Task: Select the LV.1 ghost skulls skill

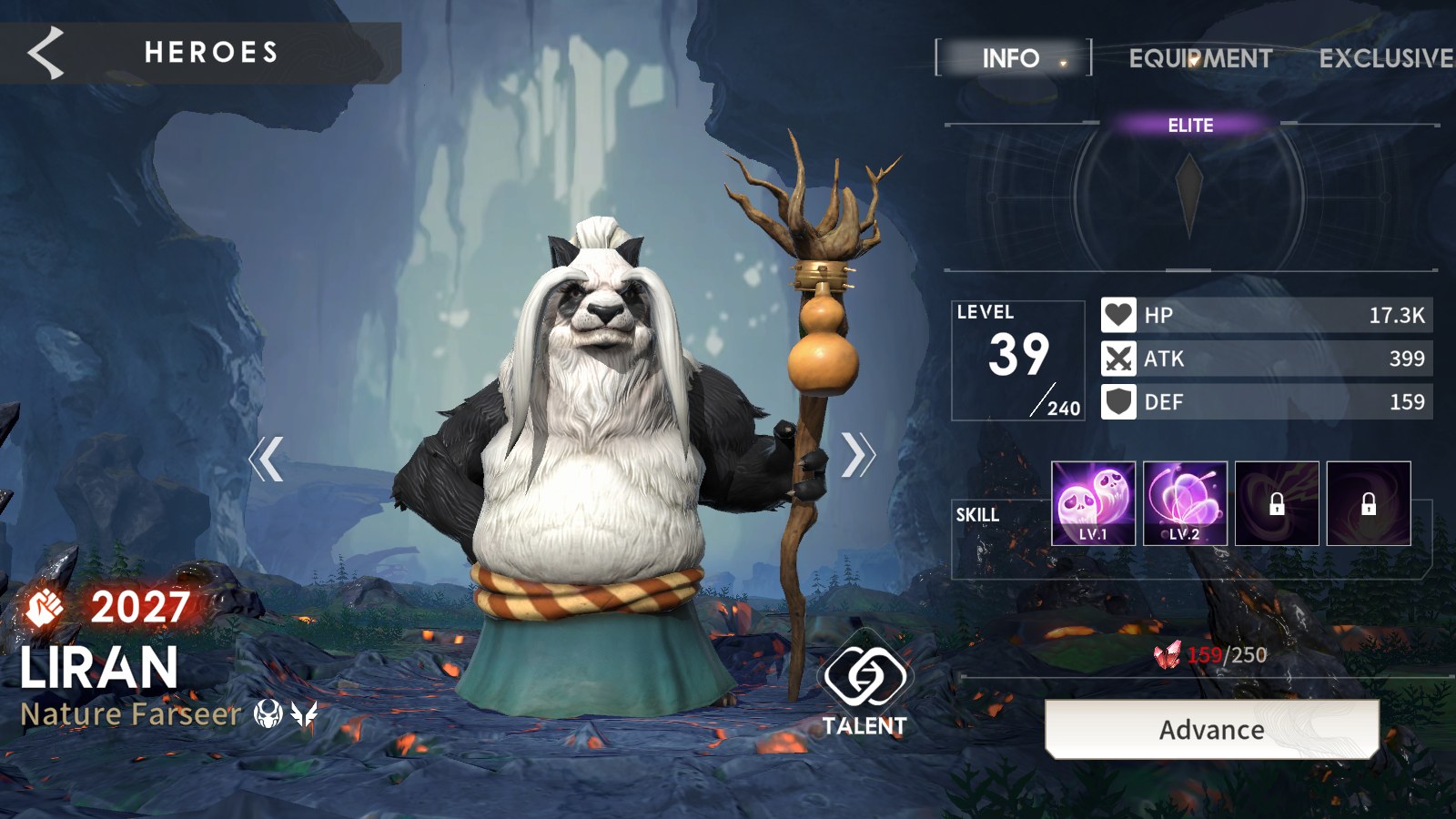Action: point(1093,503)
